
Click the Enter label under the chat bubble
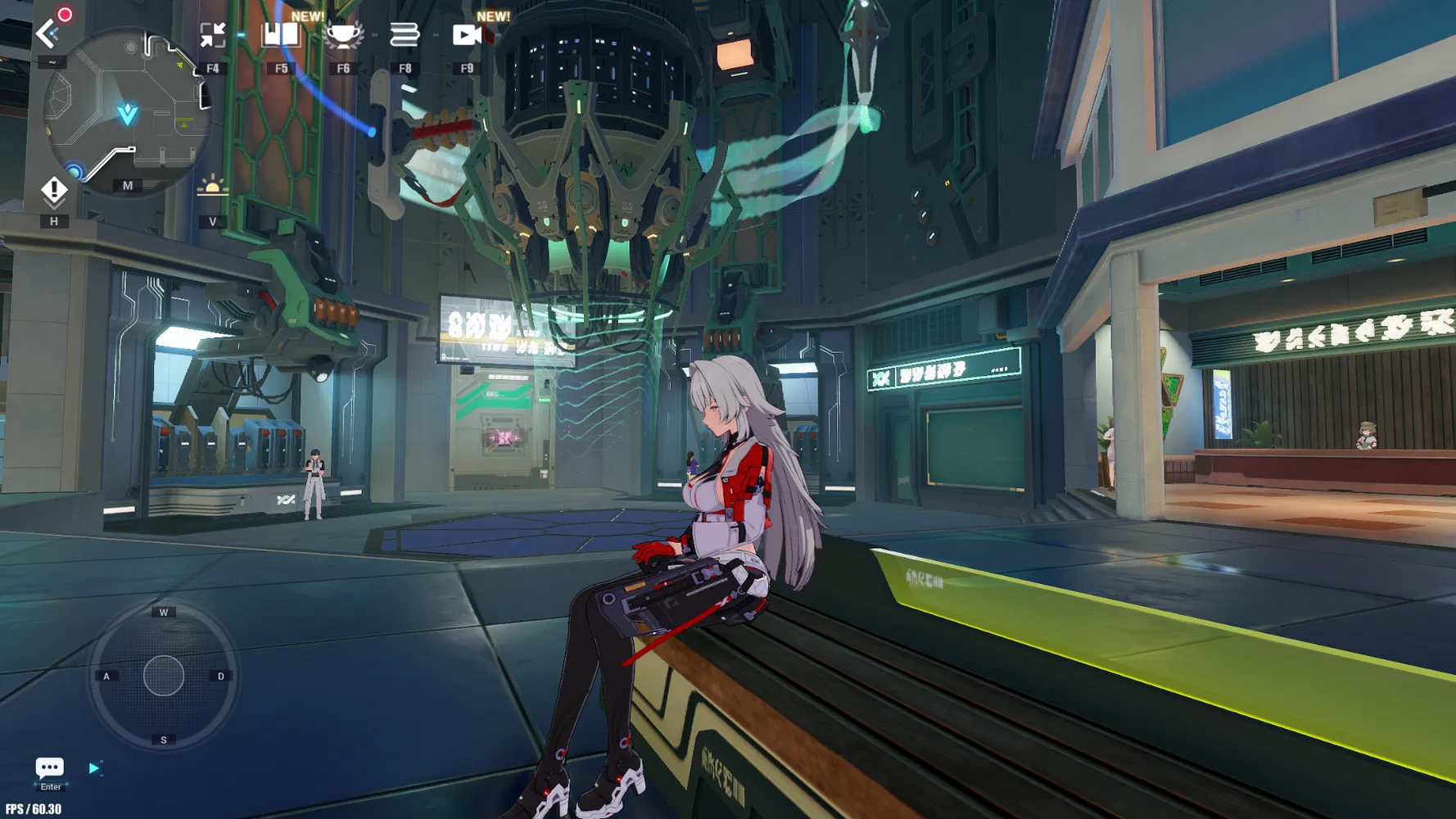point(50,786)
